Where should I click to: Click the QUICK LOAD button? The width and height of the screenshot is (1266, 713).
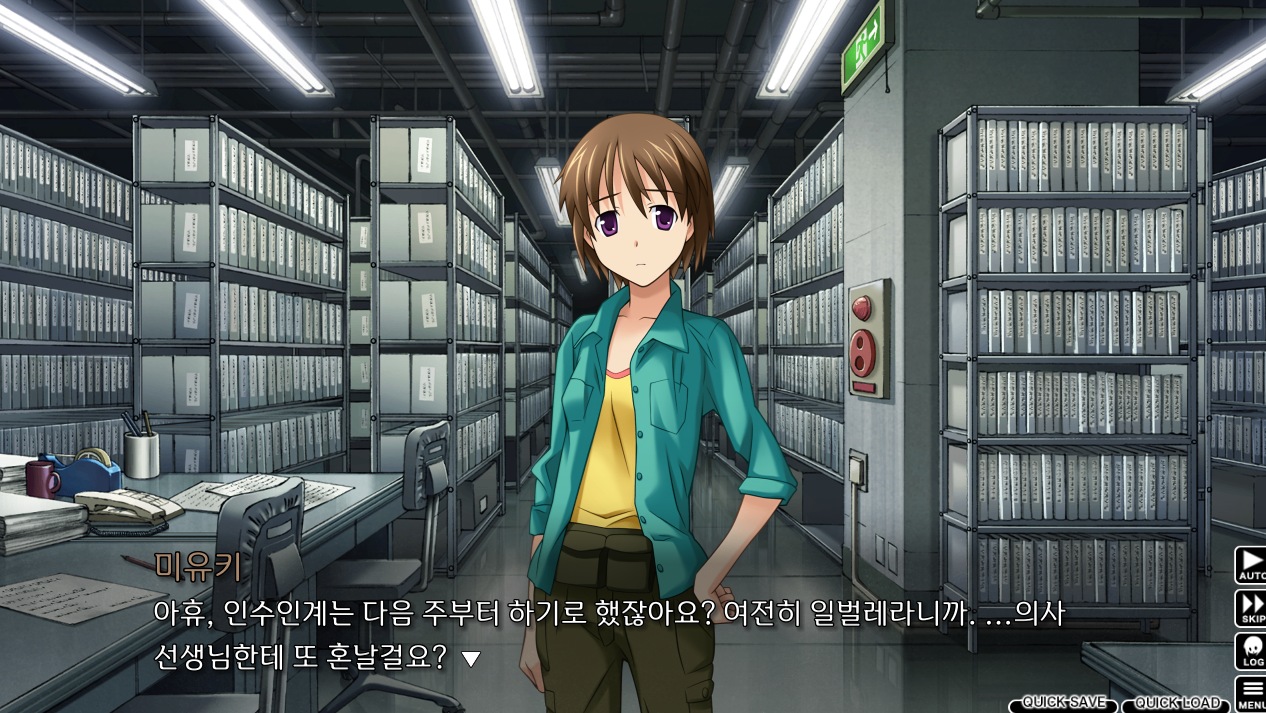pos(1178,703)
